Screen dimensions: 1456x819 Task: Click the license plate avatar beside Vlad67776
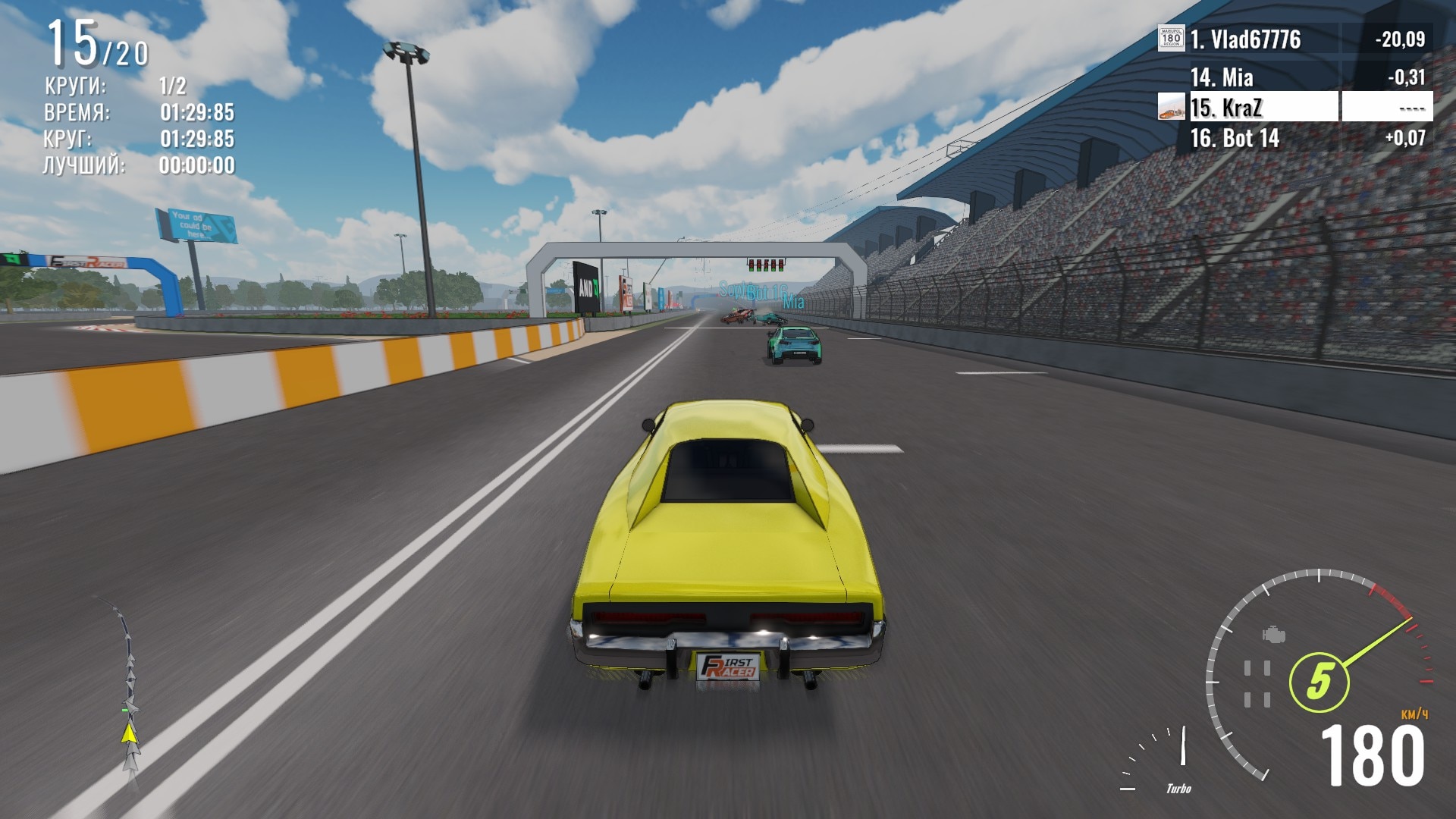click(1171, 39)
